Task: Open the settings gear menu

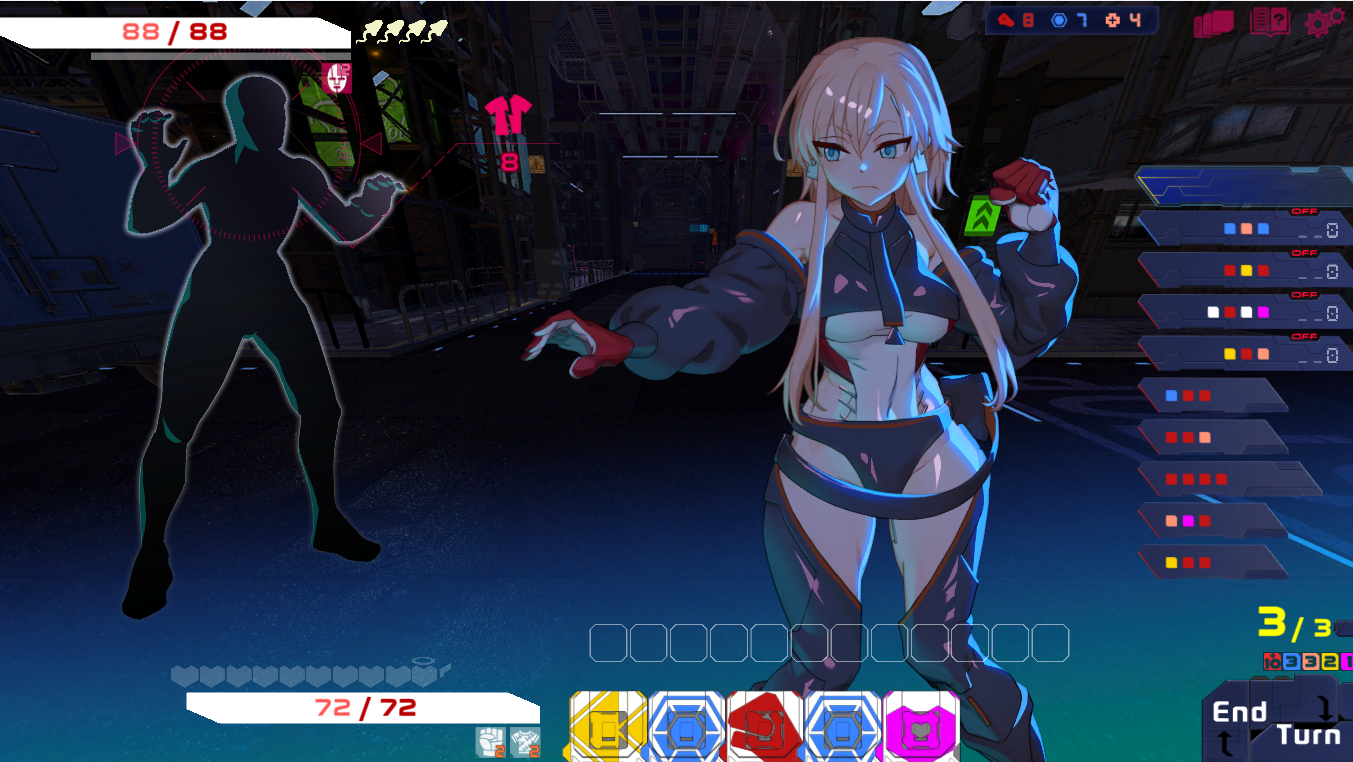Action: pos(1324,23)
